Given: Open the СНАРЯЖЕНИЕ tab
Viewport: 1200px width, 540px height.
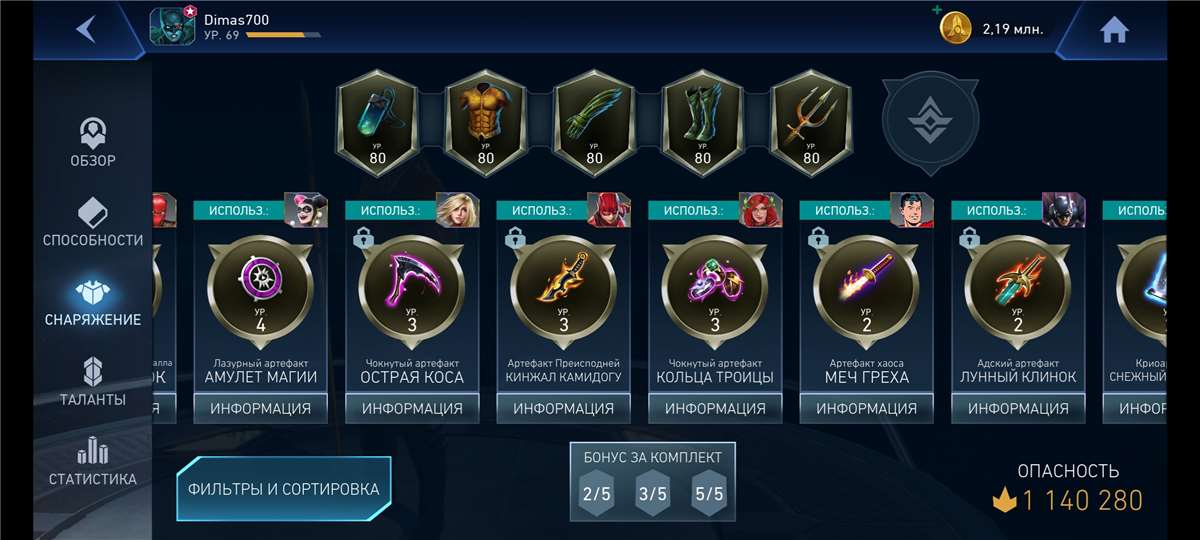Looking at the screenshot, I should [93, 303].
